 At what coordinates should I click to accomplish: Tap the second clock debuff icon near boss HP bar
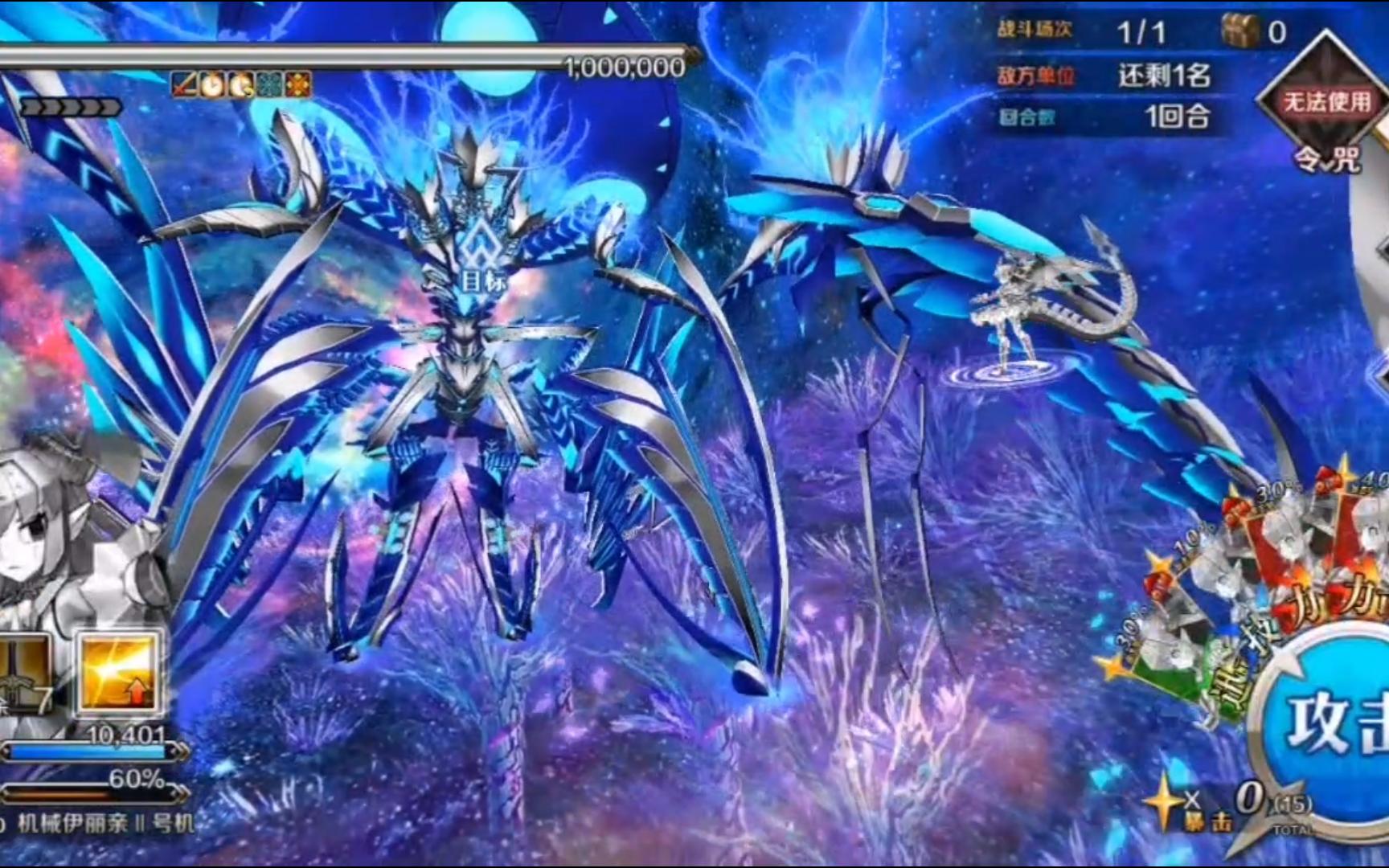tap(239, 84)
